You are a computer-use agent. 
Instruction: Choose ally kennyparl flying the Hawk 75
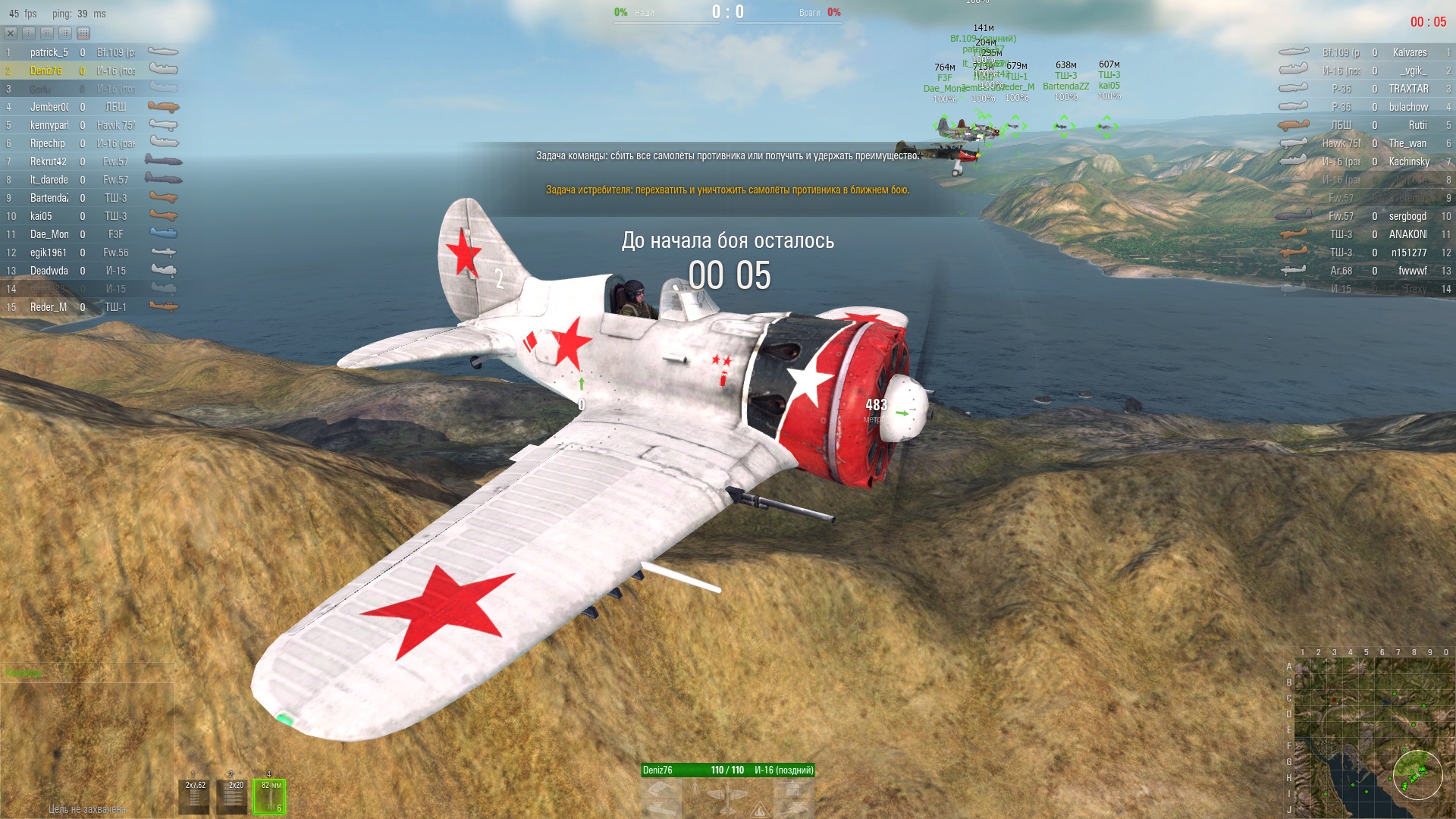49,125
